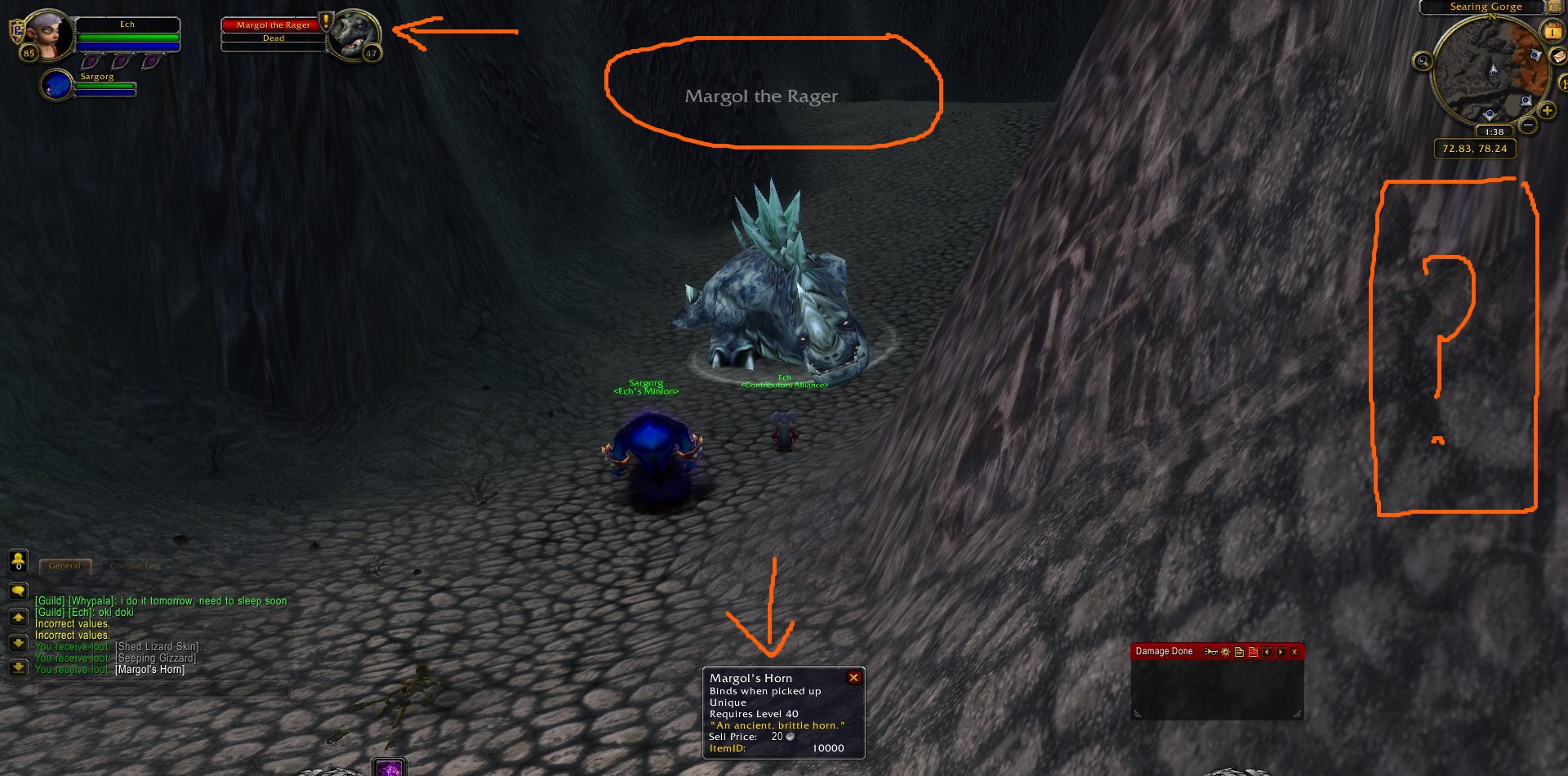Zoom out the minimap with the minus button

pos(1529,125)
